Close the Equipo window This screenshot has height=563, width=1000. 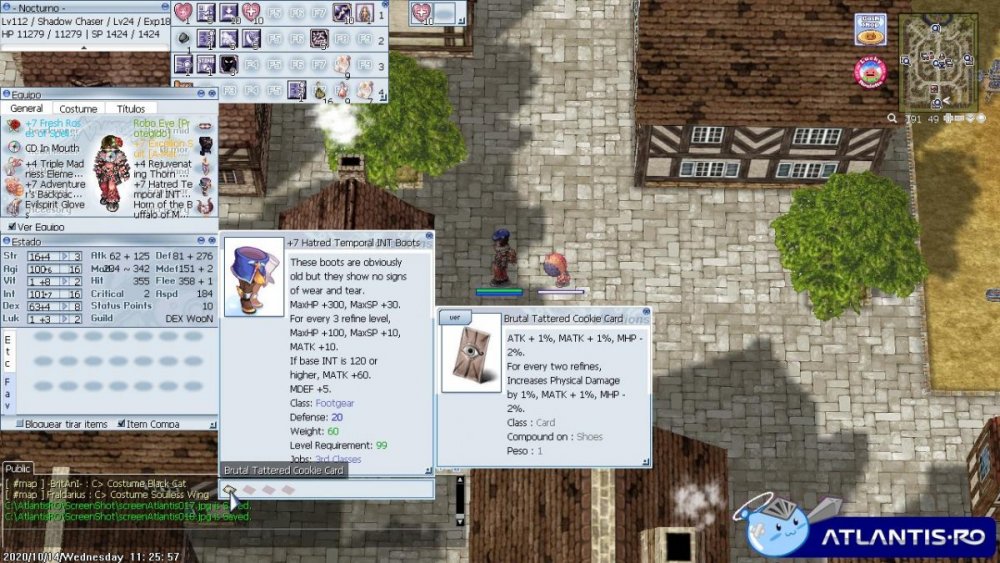click(x=211, y=95)
